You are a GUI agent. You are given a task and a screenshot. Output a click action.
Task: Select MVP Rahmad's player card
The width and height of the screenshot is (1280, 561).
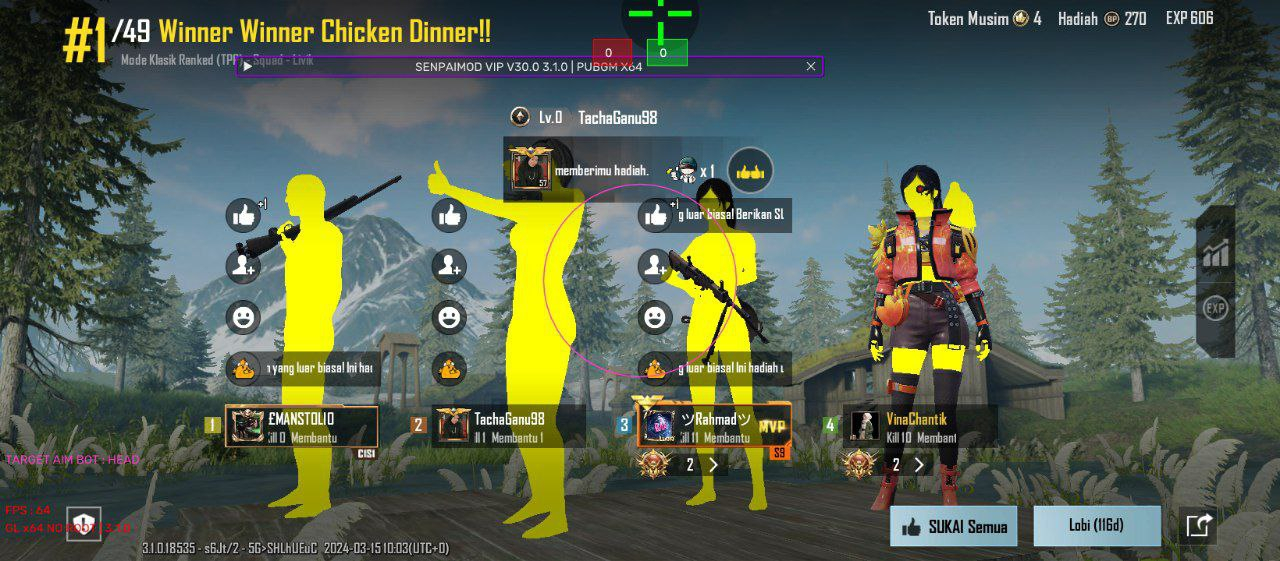click(x=714, y=426)
